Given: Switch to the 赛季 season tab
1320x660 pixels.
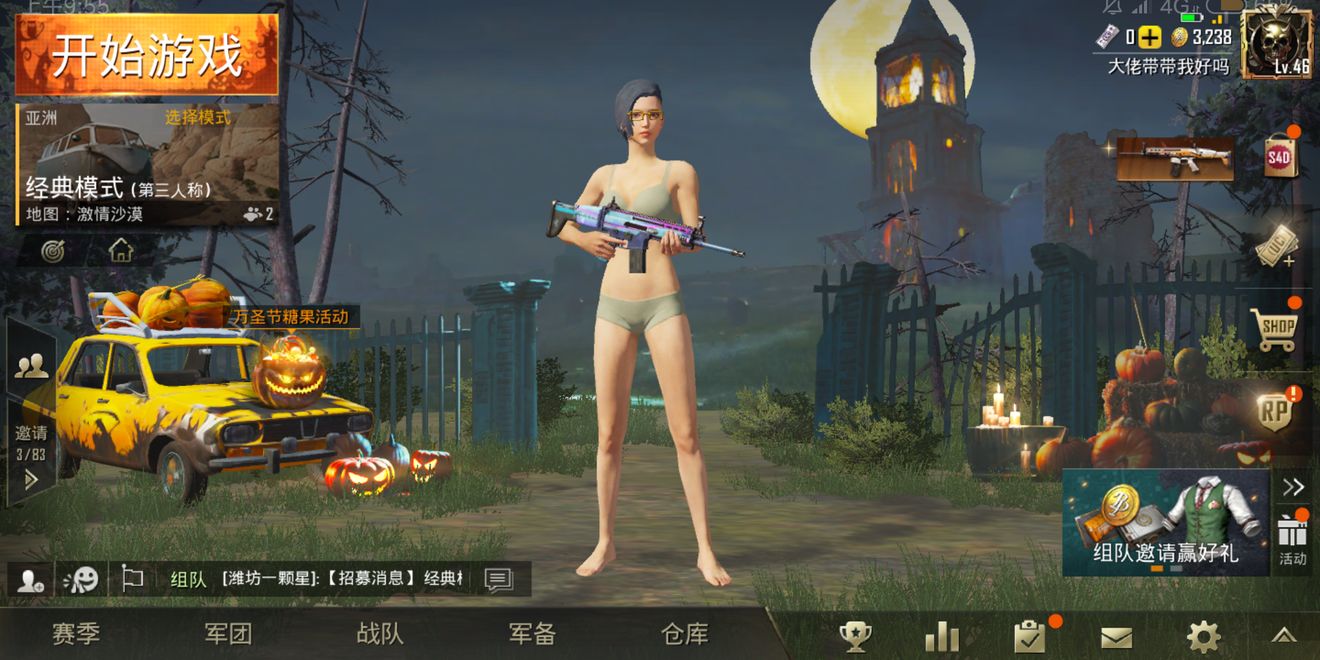Looking at the screenshot, I should 76,634.
